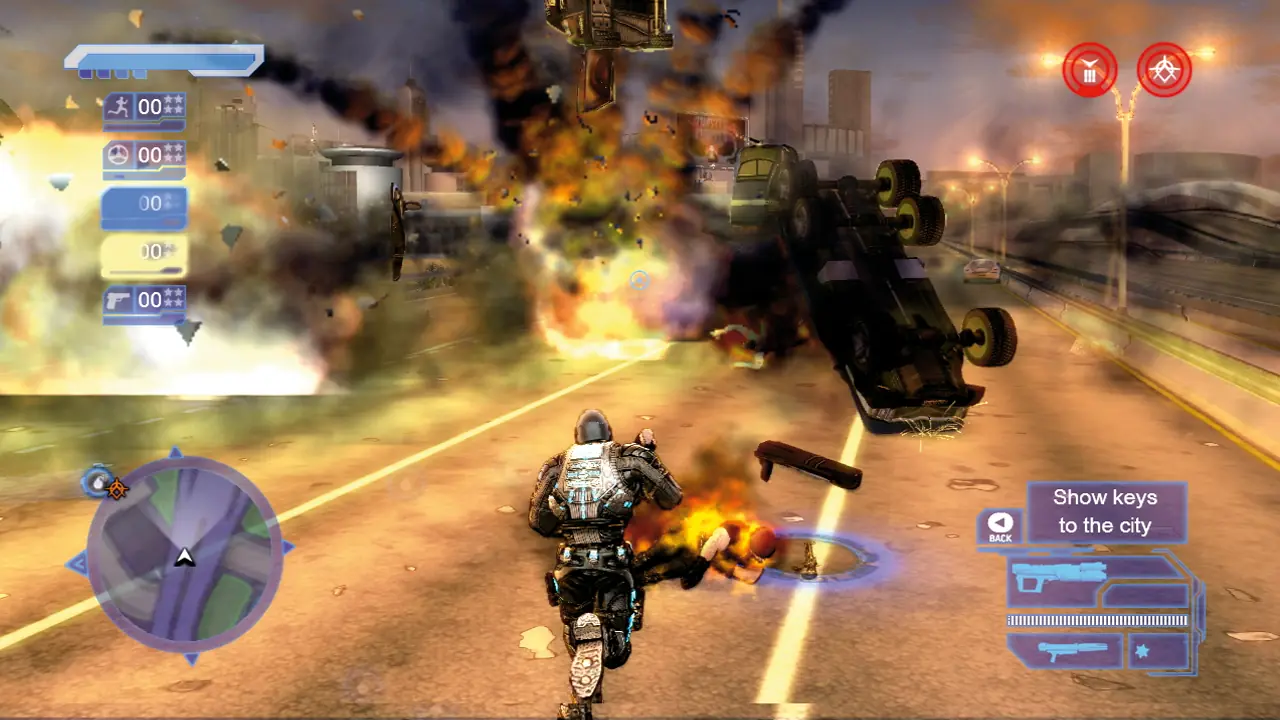This screenshot has height=720, width=1280.
Task: Select the secondary shotgun weapon slot
Action: 1073,651
